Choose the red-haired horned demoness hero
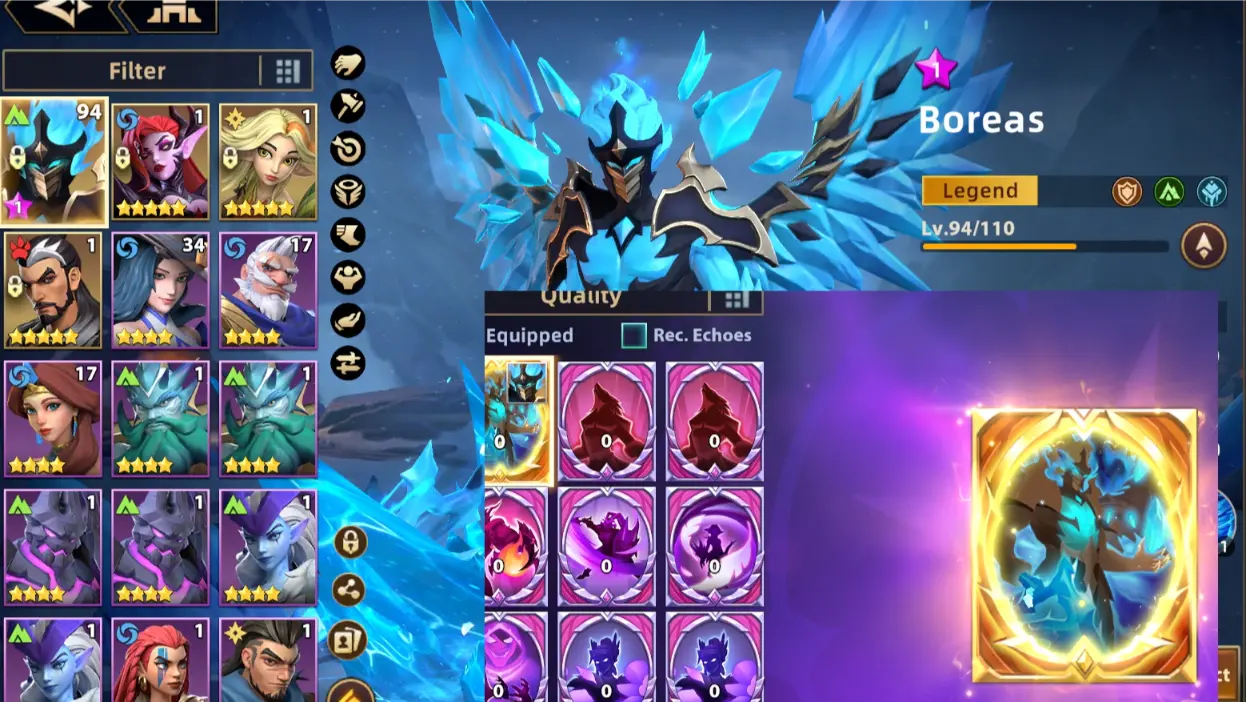 161,161
